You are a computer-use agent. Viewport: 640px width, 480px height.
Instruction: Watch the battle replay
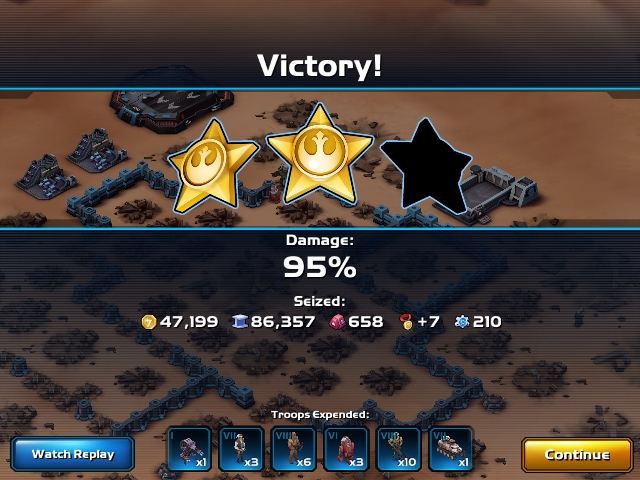73,454
